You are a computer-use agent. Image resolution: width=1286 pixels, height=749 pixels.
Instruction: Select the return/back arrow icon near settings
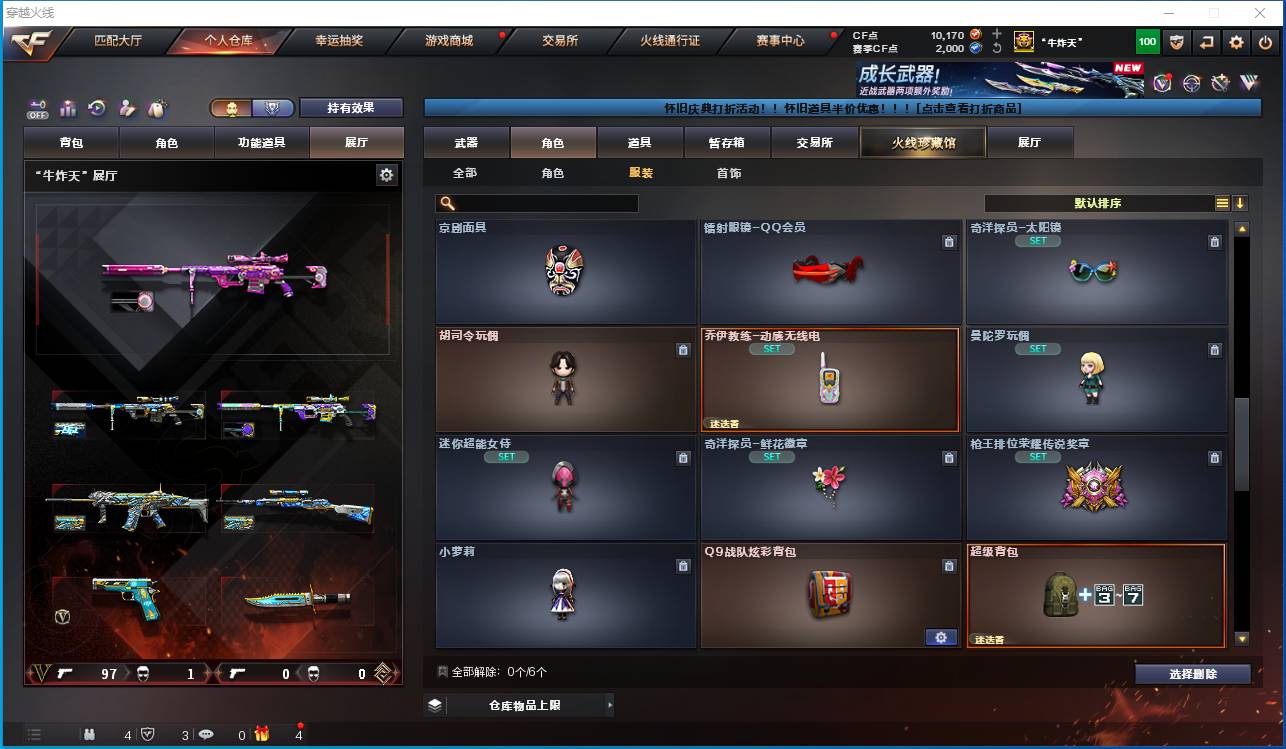(x=1206, y=42)
